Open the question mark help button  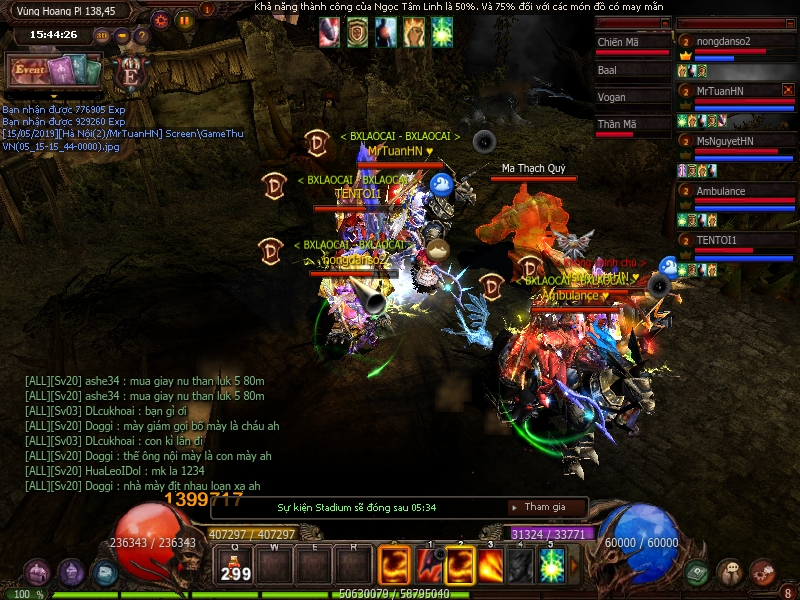[142, 36]
